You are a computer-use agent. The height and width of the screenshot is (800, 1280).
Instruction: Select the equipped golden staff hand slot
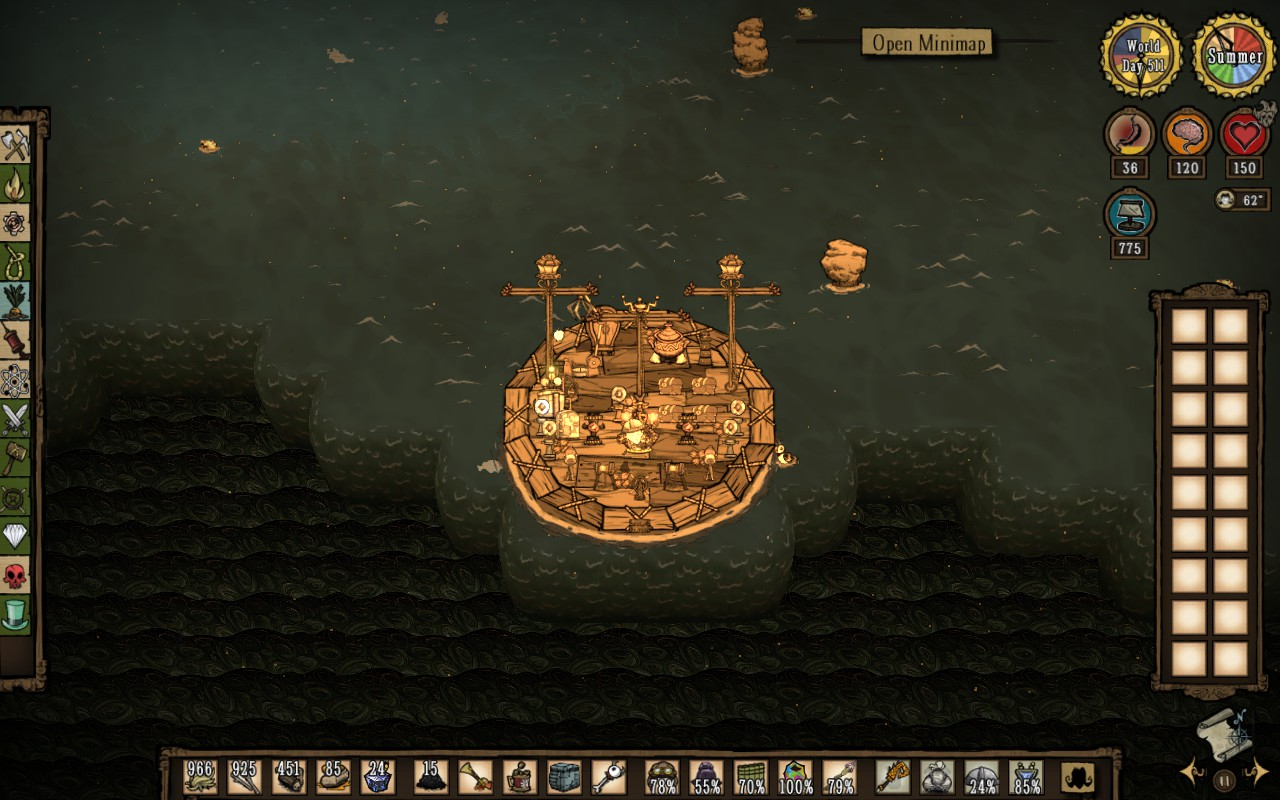(892, 777)
